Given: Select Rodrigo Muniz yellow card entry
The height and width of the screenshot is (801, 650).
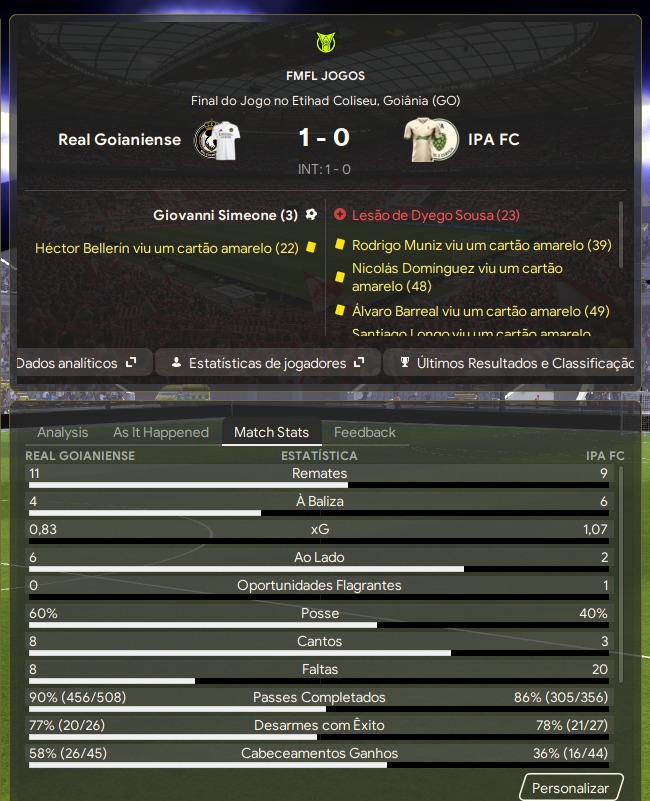Looking at the screenshot, I should point(481,245).
